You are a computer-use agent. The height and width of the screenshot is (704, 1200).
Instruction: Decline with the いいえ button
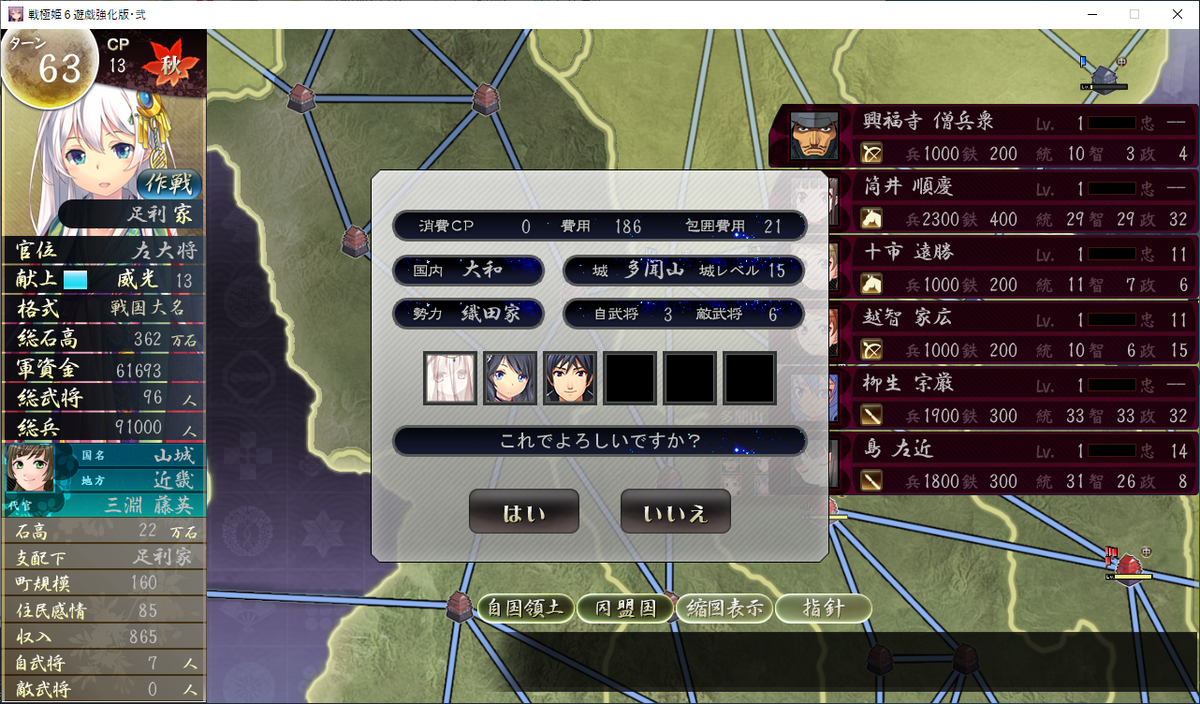point(675,512)
